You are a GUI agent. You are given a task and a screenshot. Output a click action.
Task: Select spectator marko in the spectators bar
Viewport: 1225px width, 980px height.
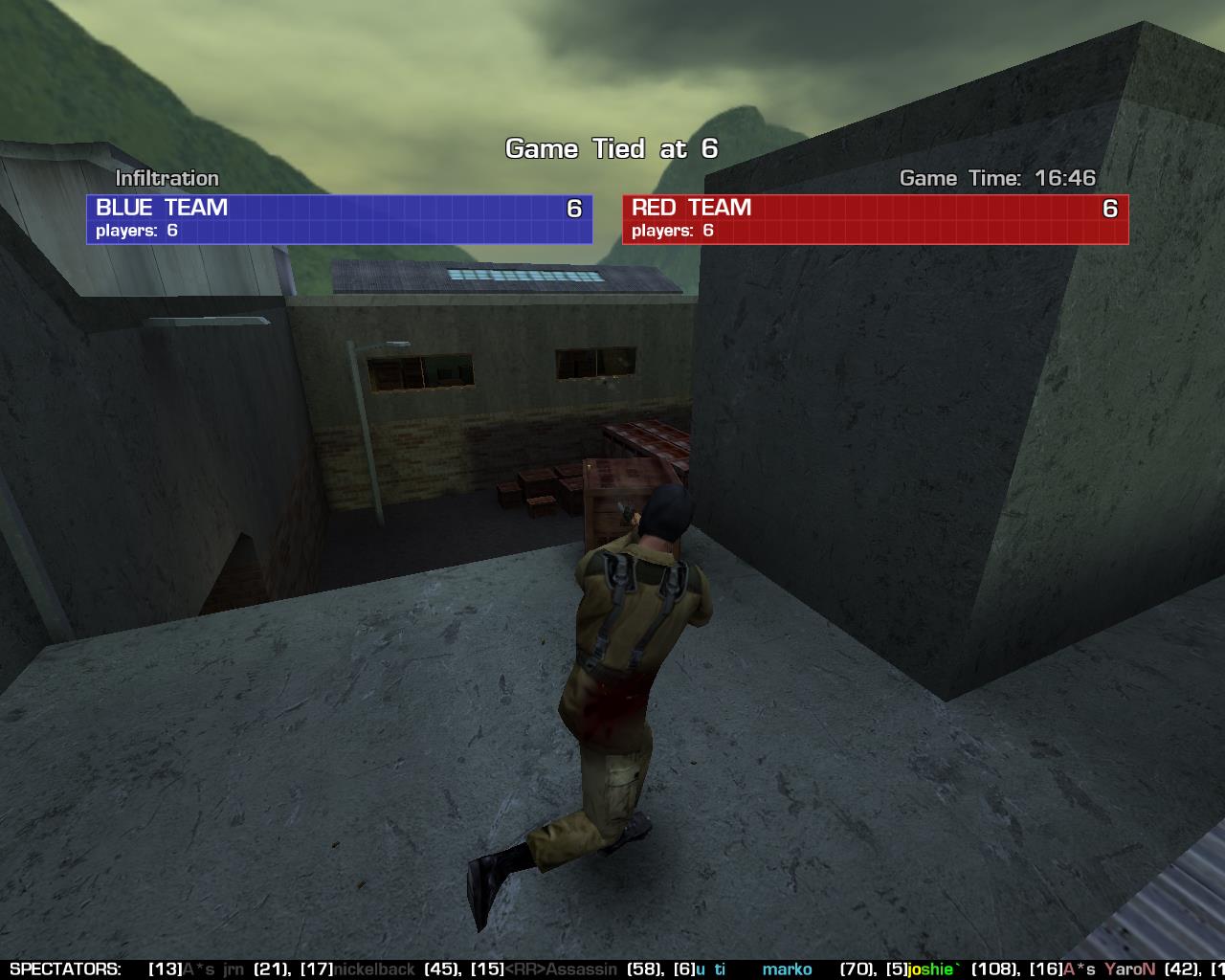[x=787, y=969]
